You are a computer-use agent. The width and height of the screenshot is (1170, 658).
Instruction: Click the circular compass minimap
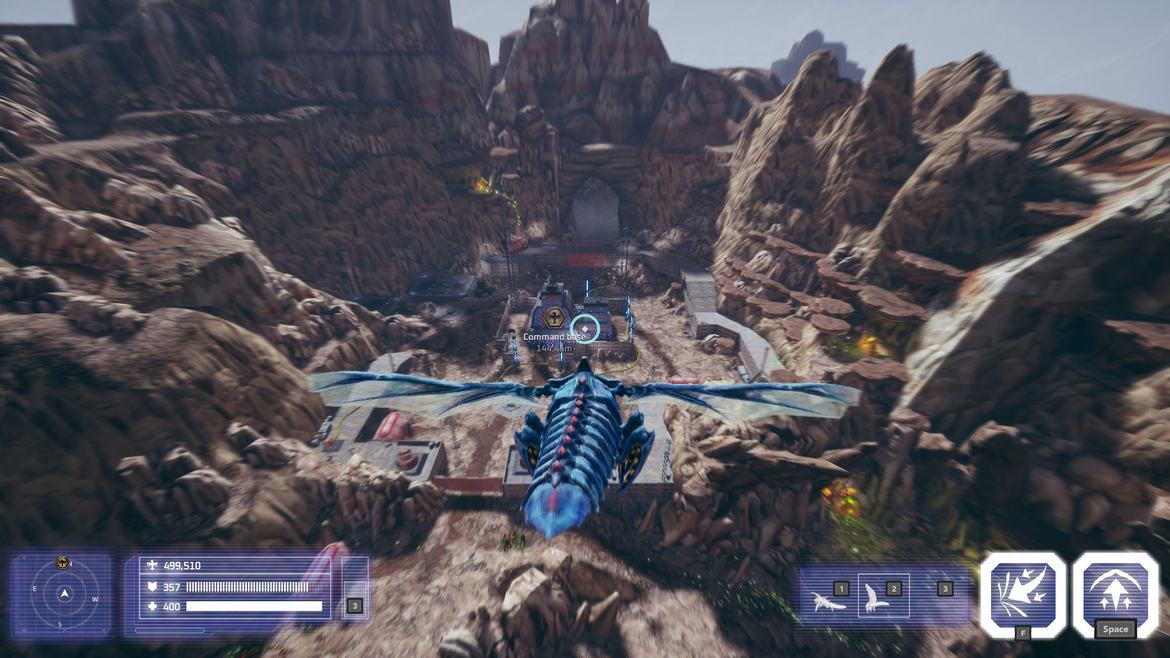point(64,595)
